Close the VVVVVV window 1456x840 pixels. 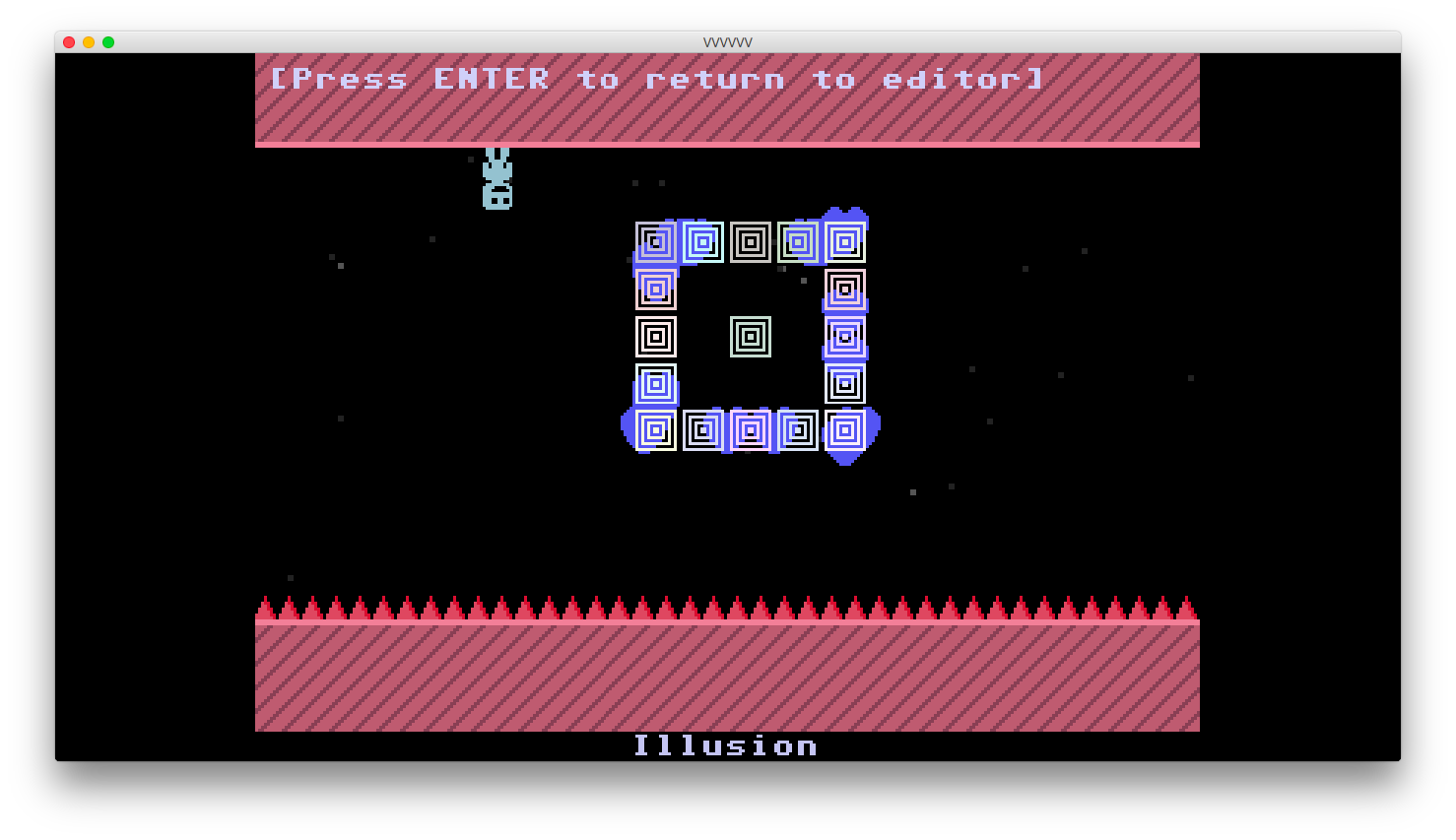[69, 42]
